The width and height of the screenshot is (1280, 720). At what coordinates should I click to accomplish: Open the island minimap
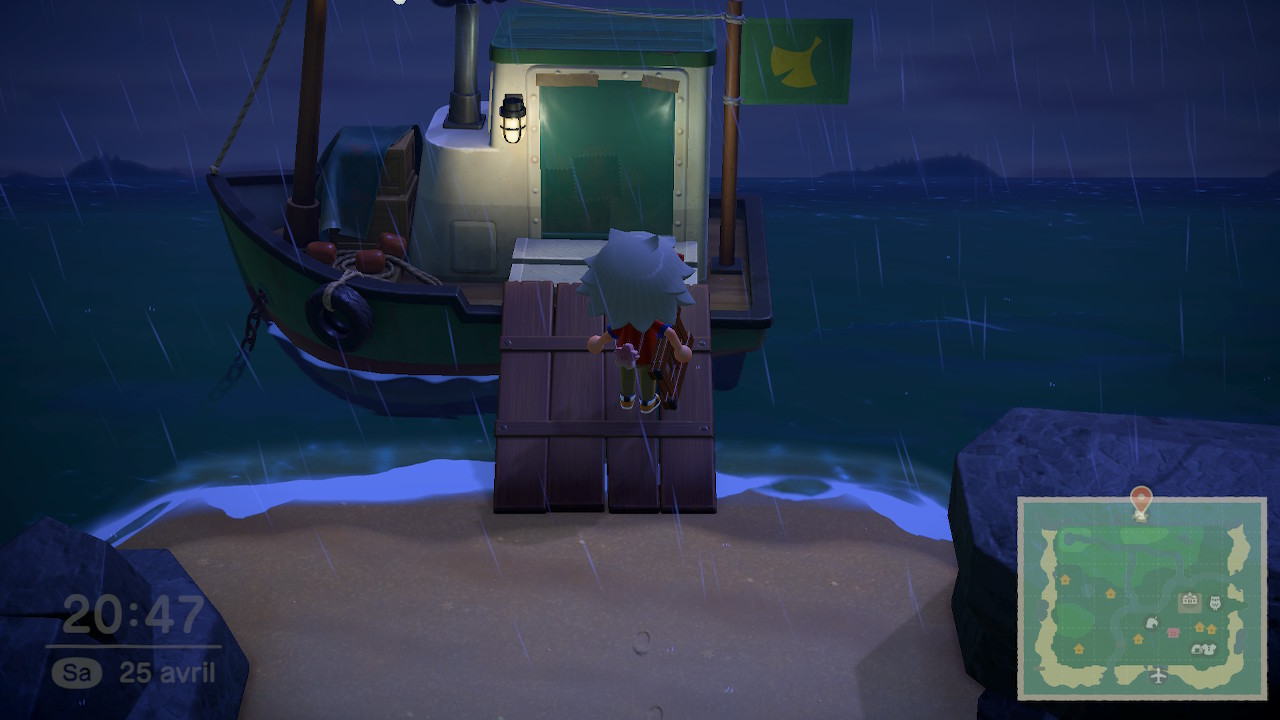pyautogui.click(x=1142, y=598)
